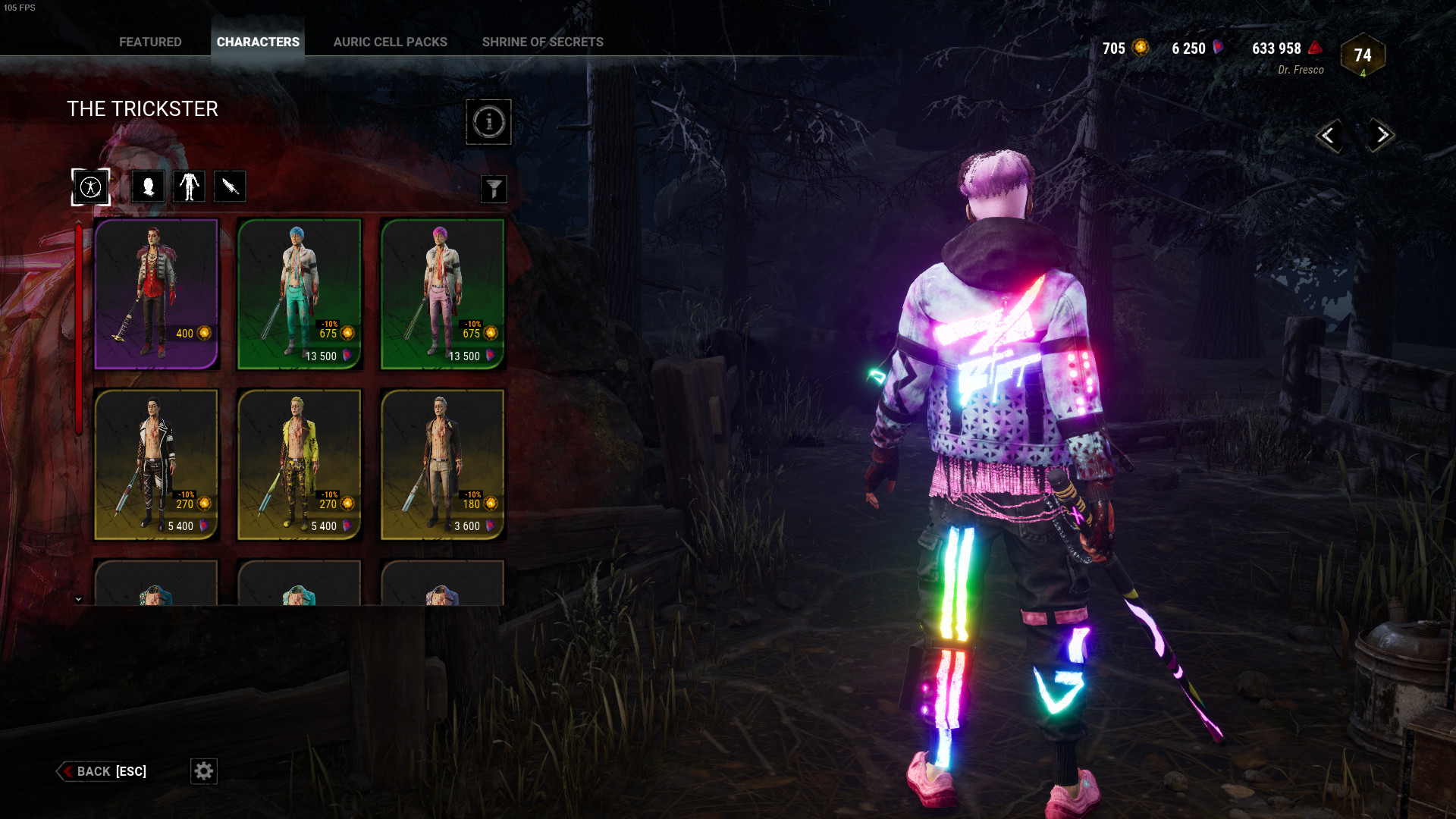Click the Bloodpoints counter icon

(x=1316, y=48)
